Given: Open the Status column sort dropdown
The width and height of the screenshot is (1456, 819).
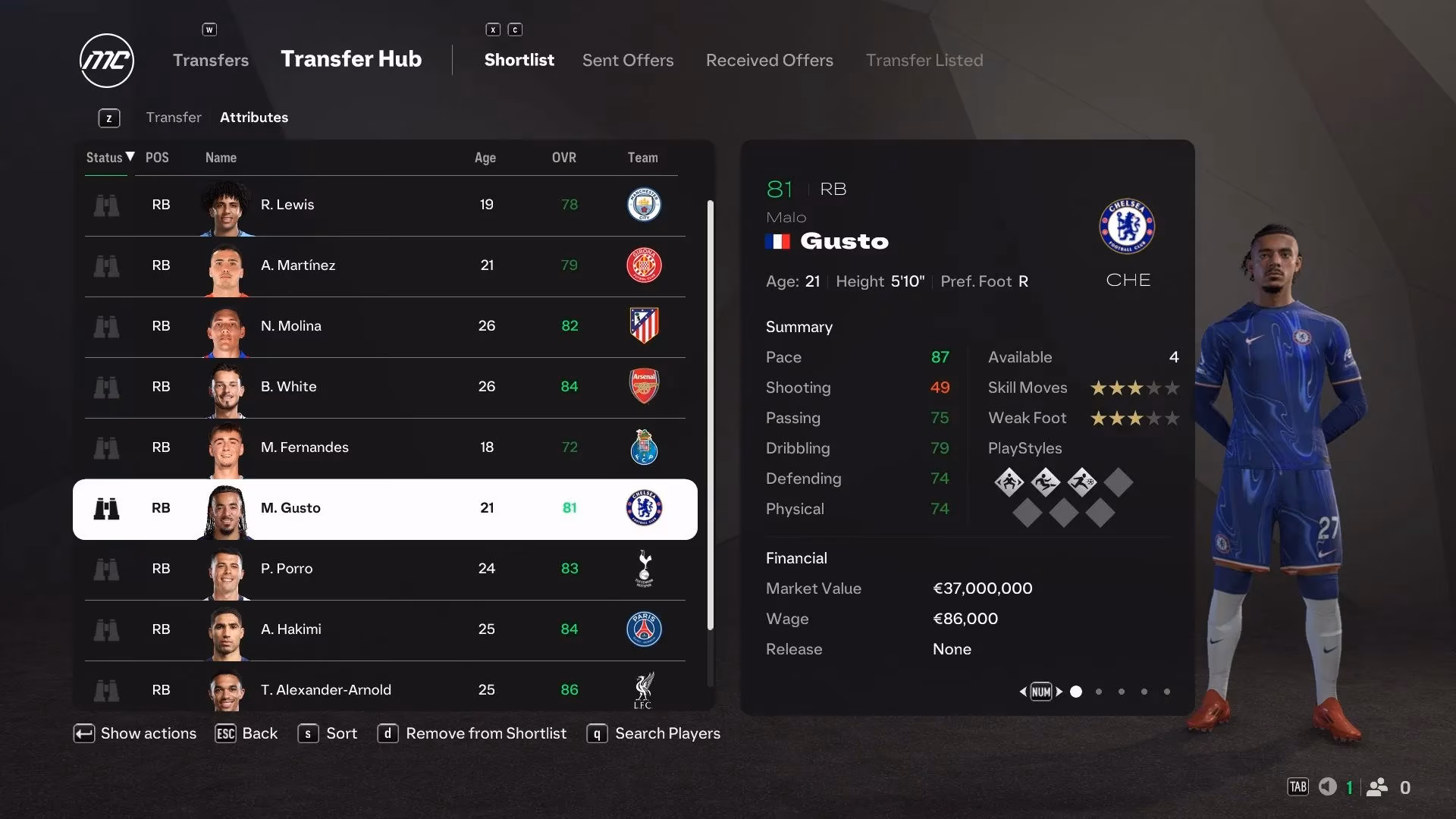Looking at the screenshot, I should (108, 158).
